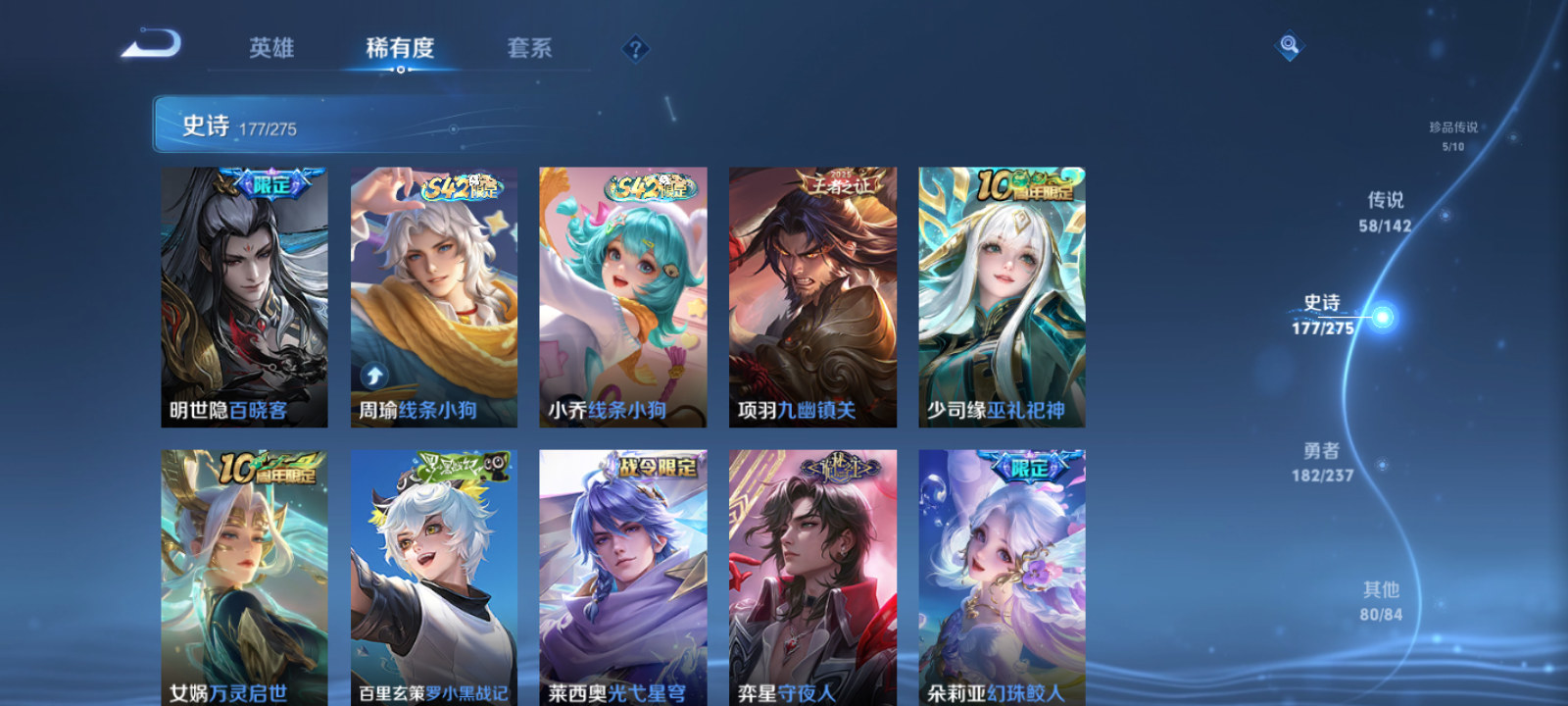The height and width of the screenshot is (706, 1568).
Task: Select the 弈星守夜人 skin thumbnail
Action: (811, 574)
